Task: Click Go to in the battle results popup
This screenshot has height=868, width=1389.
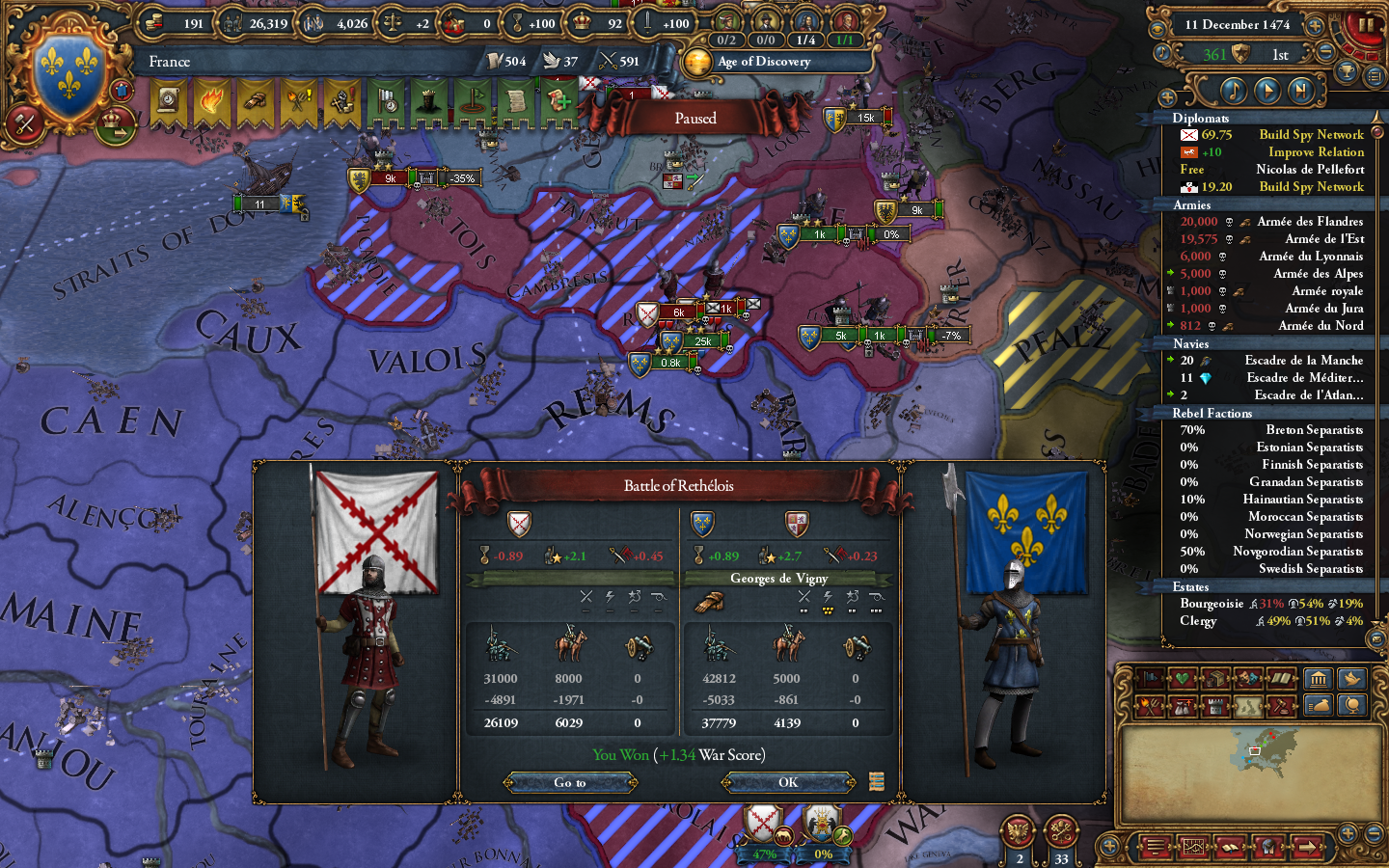Action: click(x=569, y=782)
